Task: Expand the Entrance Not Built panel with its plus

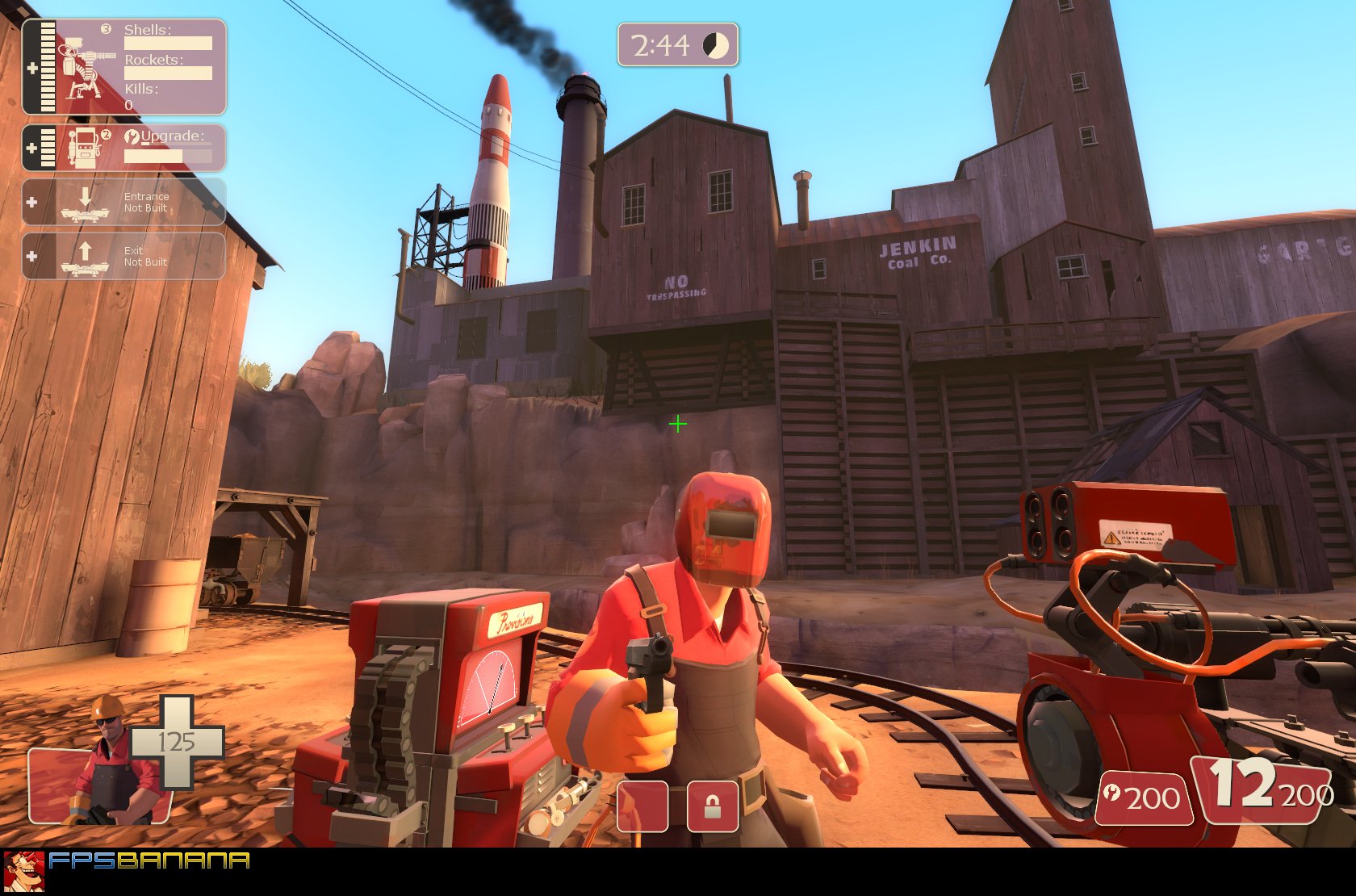Action: pyautogui.click(x=31, y=201)
